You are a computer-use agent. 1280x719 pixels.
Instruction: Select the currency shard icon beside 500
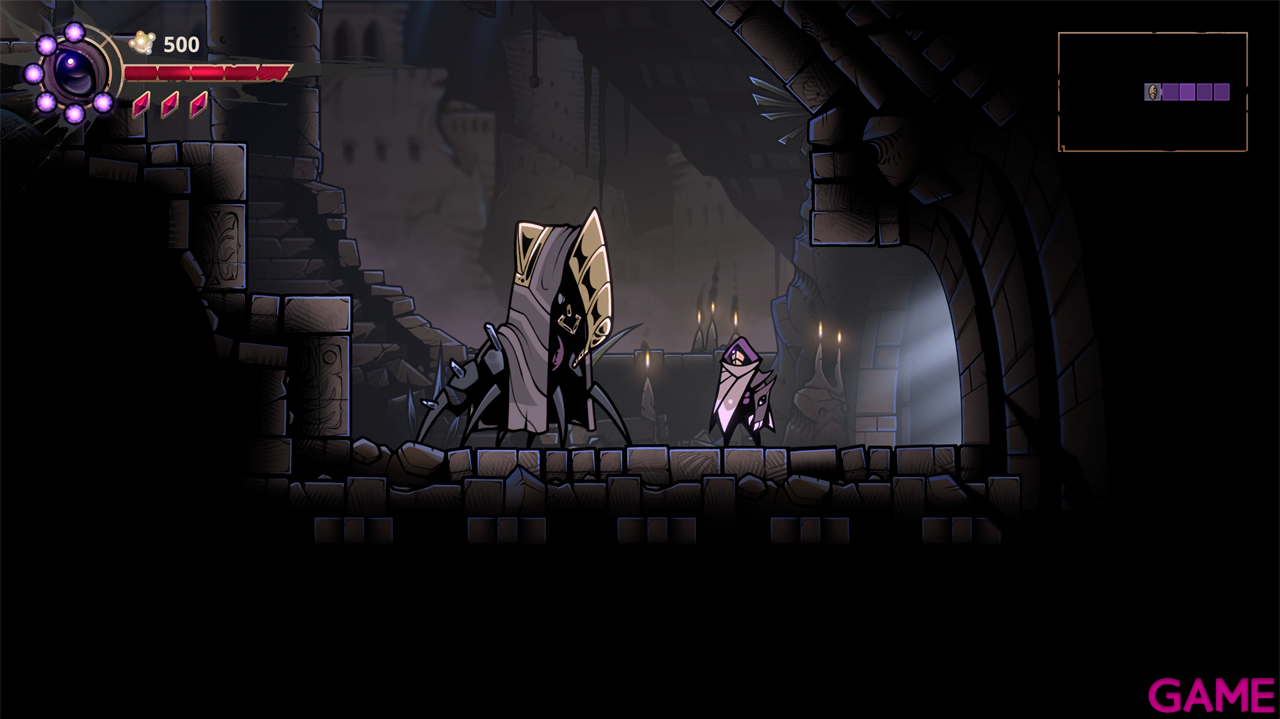click(143, 43)
